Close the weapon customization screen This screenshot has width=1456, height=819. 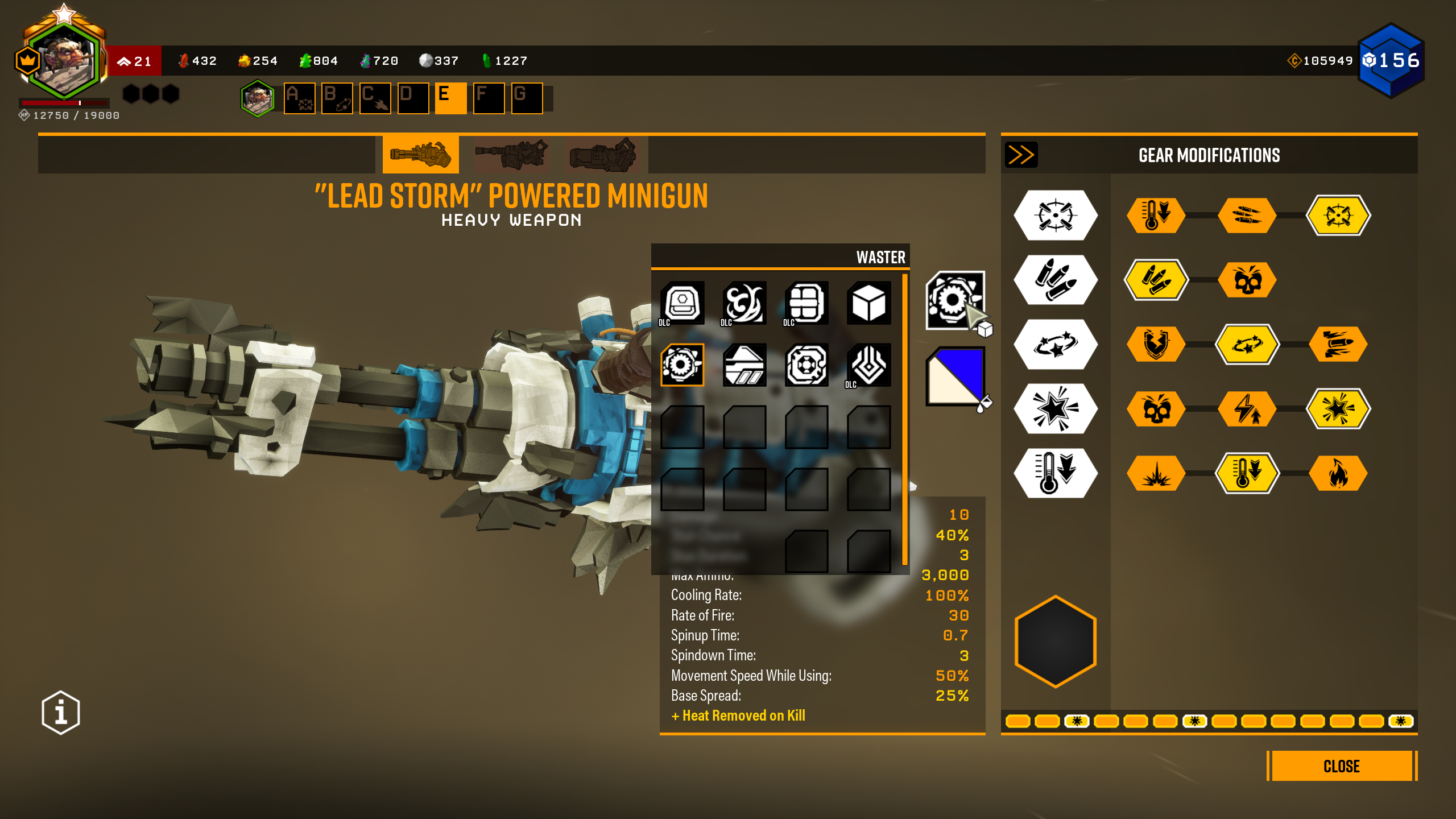point(1341,766)
